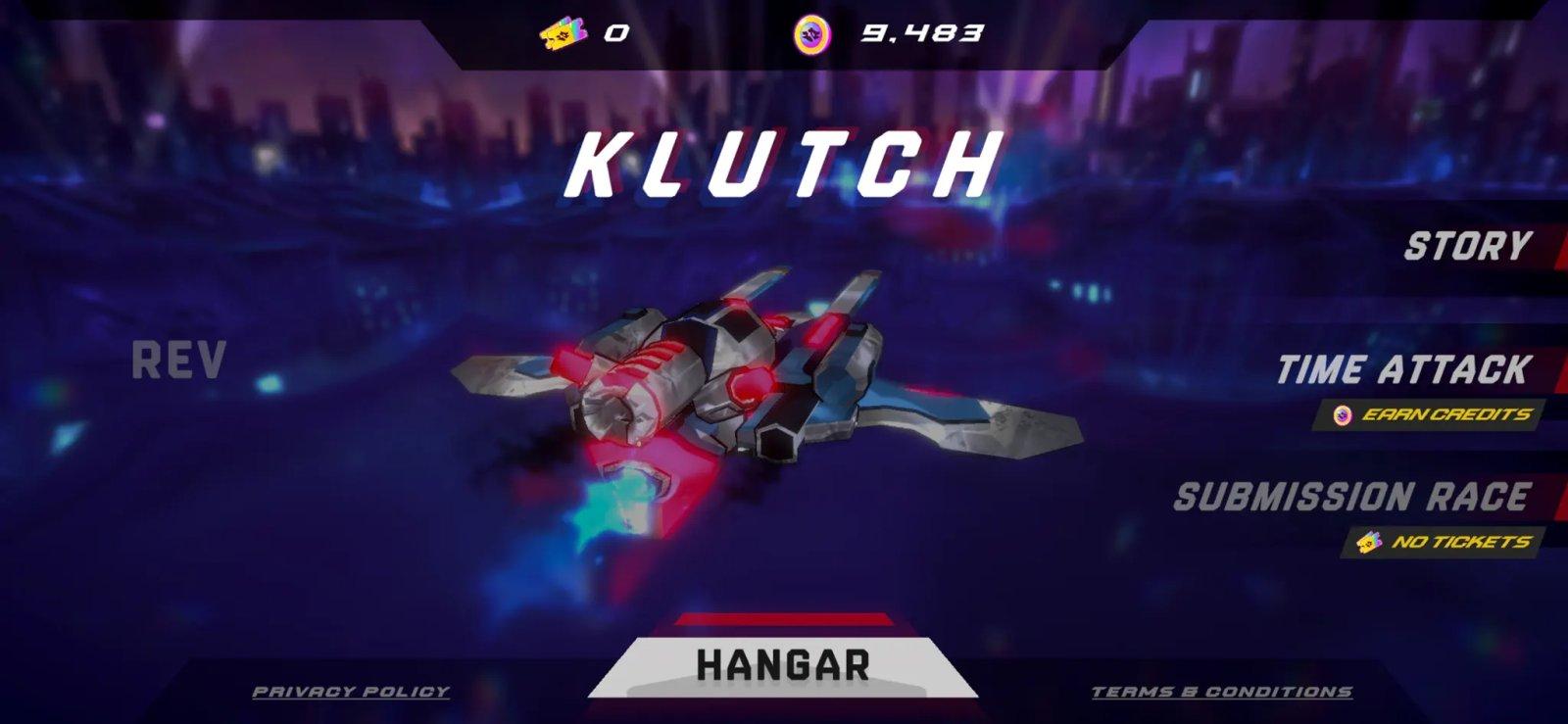
Task: Click the gold credits coin icon
Action: pyautogui.click(x=809, y=32)
